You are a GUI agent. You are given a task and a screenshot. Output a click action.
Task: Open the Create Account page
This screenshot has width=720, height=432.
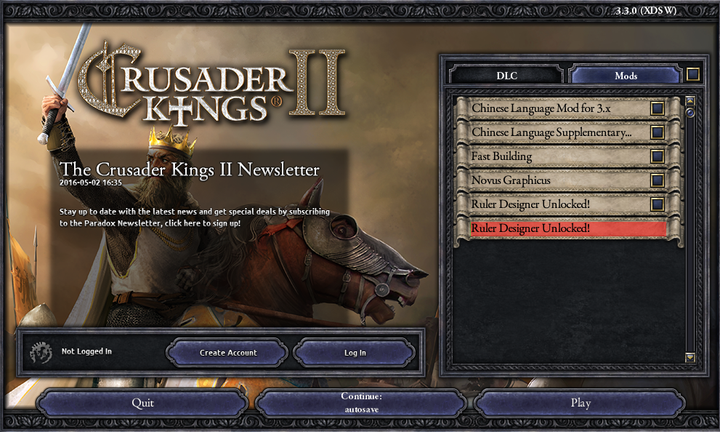pyautogui.click(x=228, y=352)
